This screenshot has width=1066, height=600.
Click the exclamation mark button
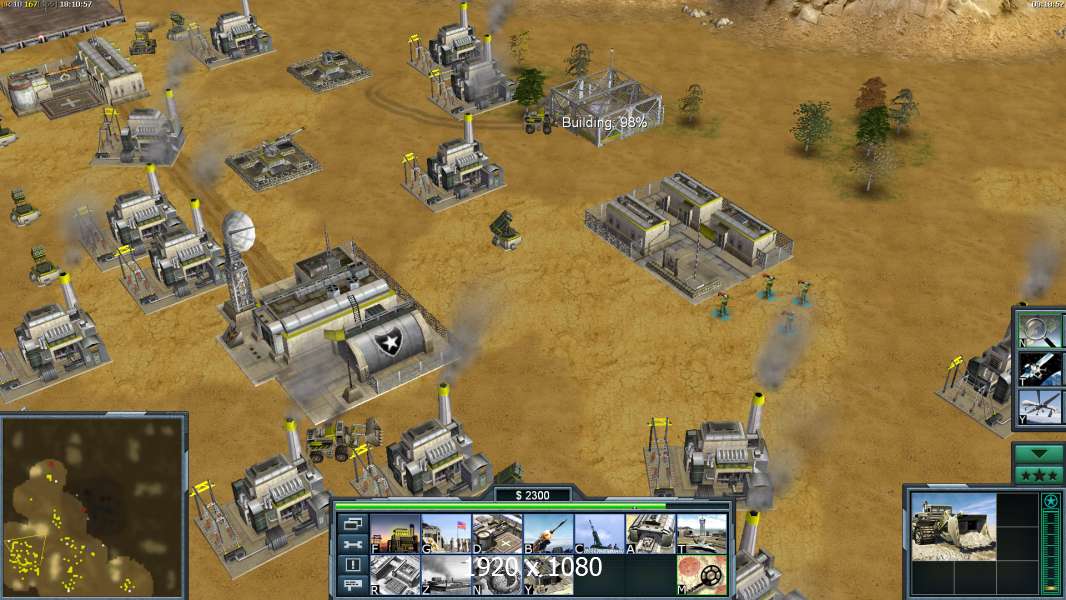click(x=351, y=566)
